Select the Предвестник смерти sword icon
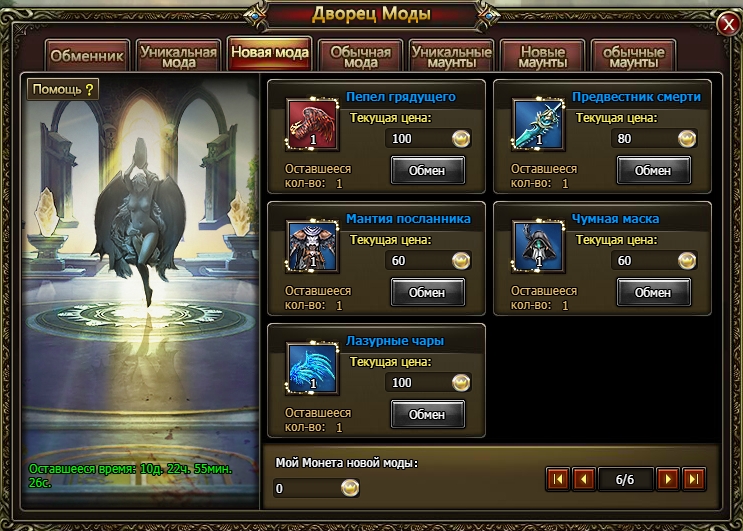 coord(538,125)
